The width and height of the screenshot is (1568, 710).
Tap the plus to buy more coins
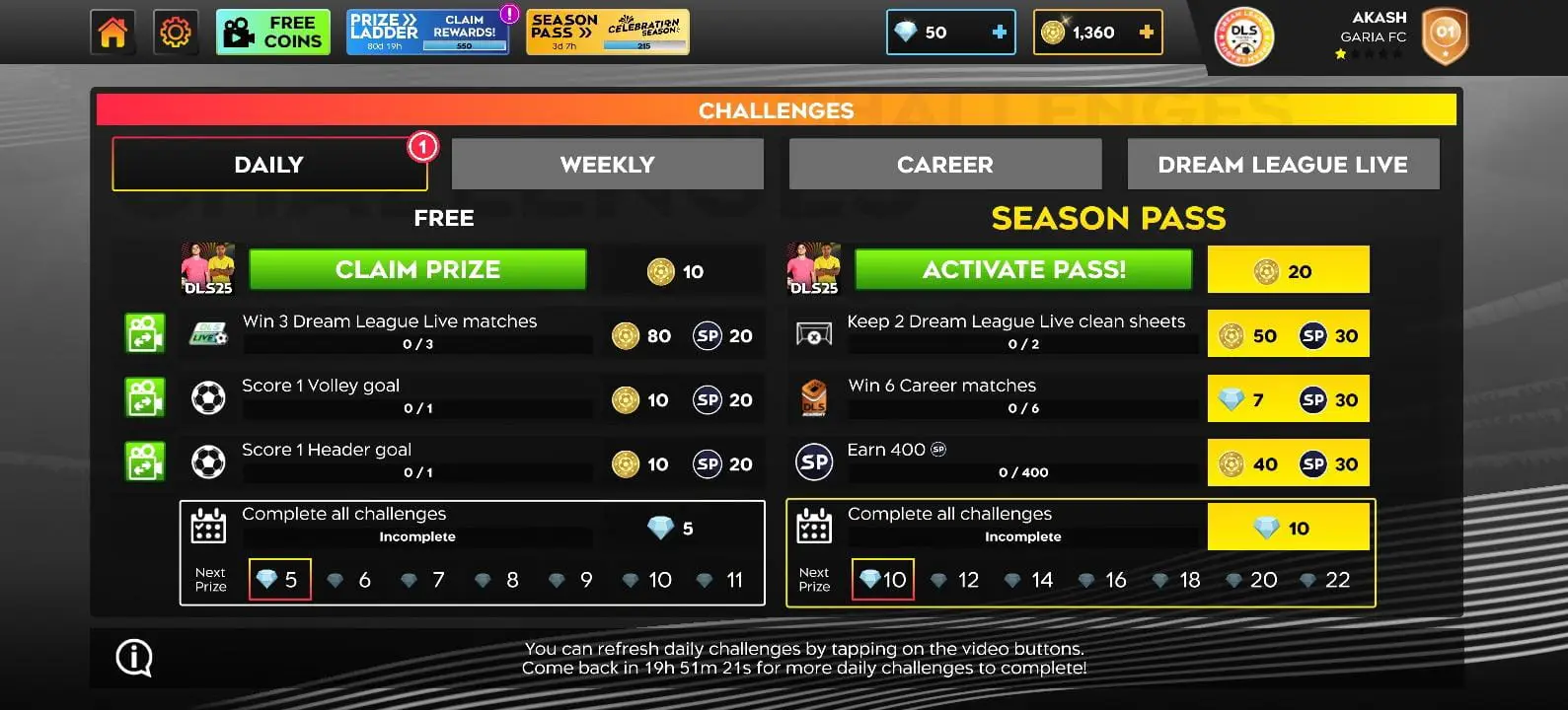pos(1145,32)
